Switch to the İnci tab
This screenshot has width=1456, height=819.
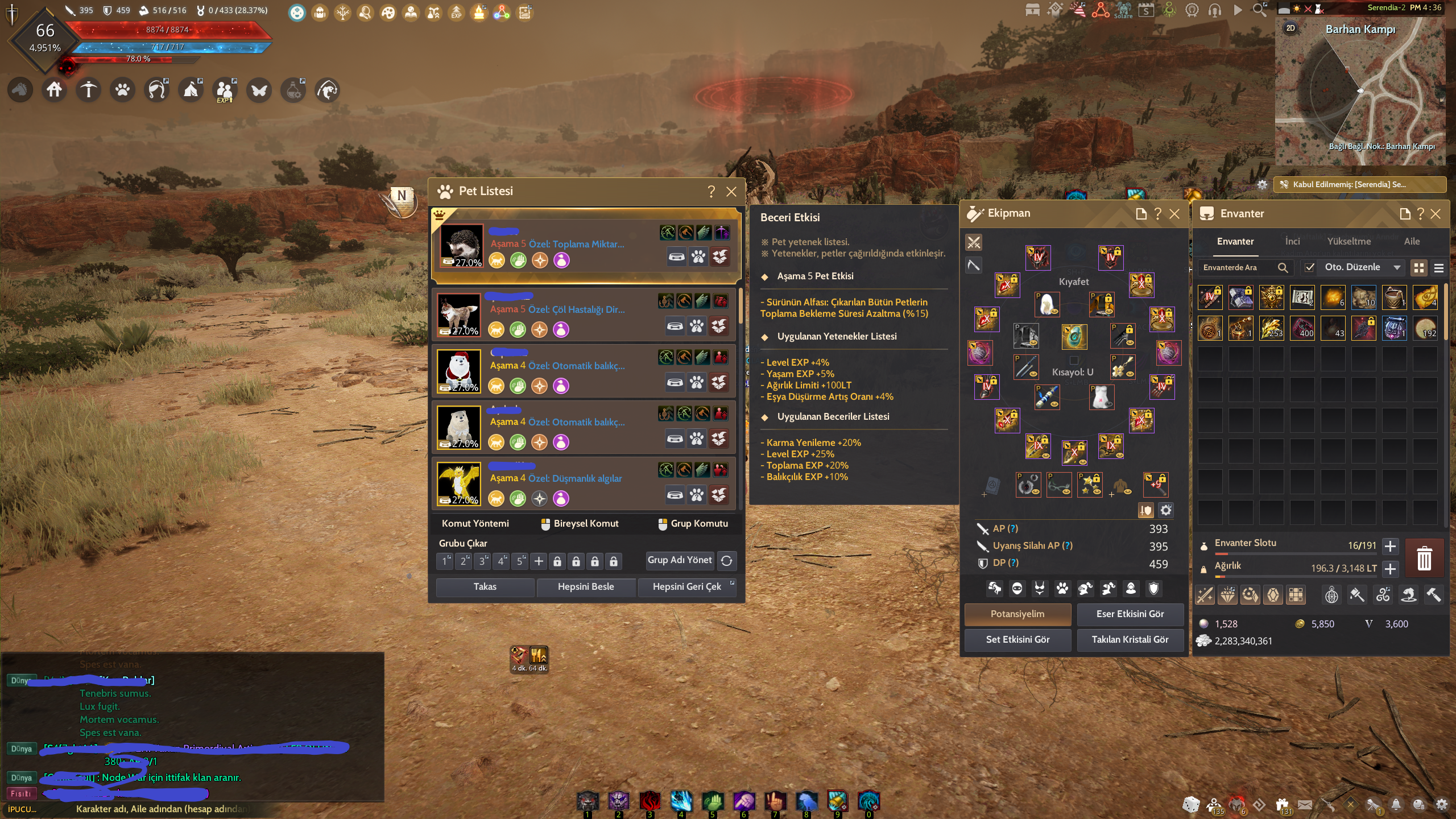[1292, 242]
